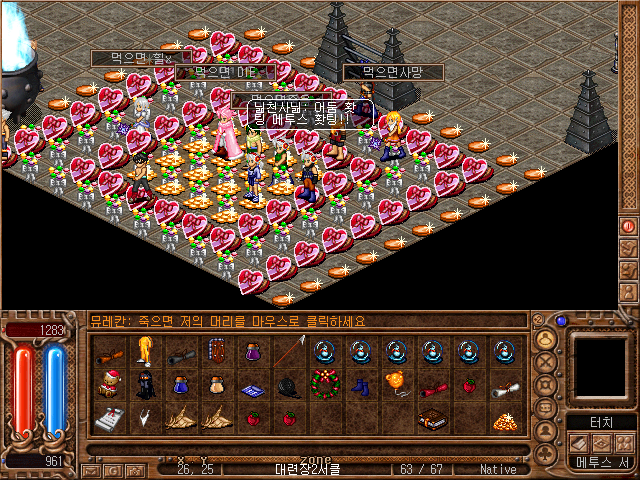
Task: Click the white necklace item
Action: point(145,419)
